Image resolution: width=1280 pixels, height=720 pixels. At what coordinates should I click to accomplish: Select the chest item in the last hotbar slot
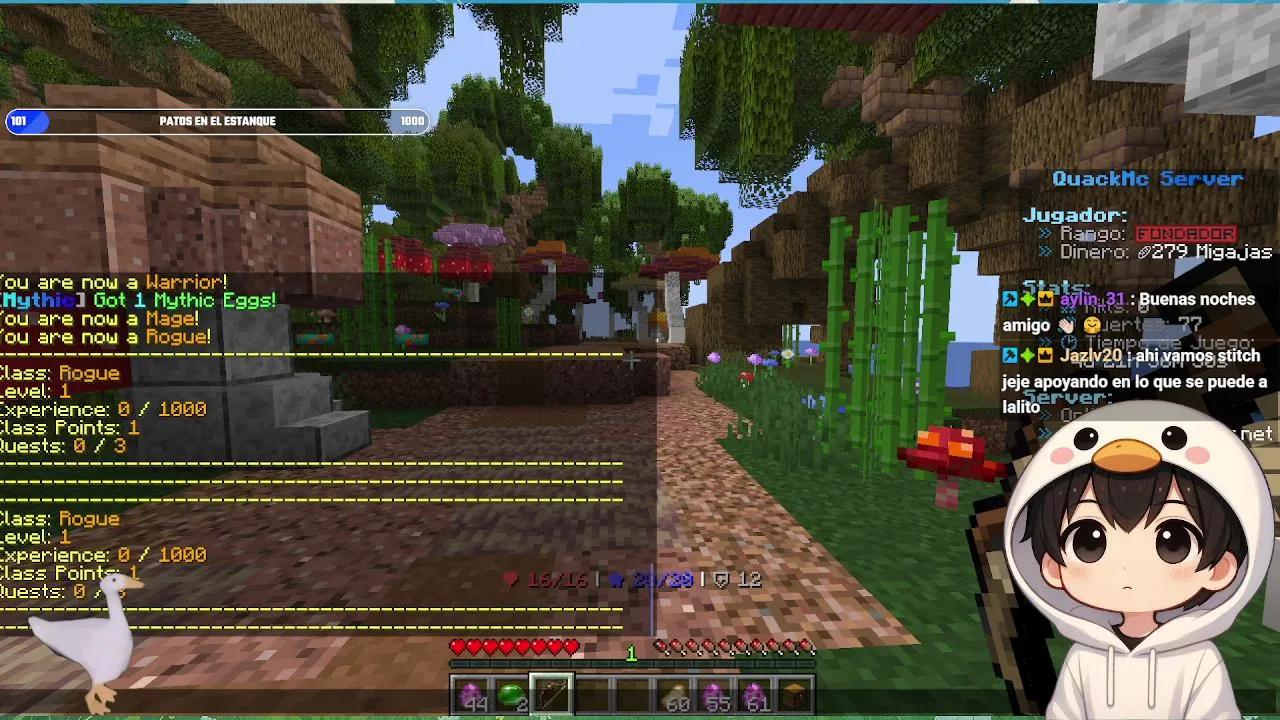[x=793, y=690]
